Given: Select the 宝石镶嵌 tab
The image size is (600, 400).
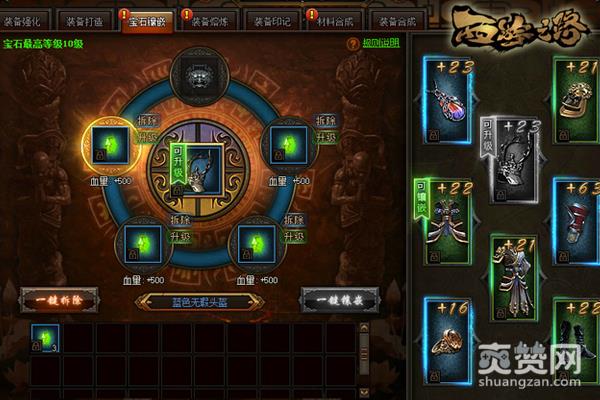Looking at the screenshot, I should pyautogui.click(x=148, y=21).
